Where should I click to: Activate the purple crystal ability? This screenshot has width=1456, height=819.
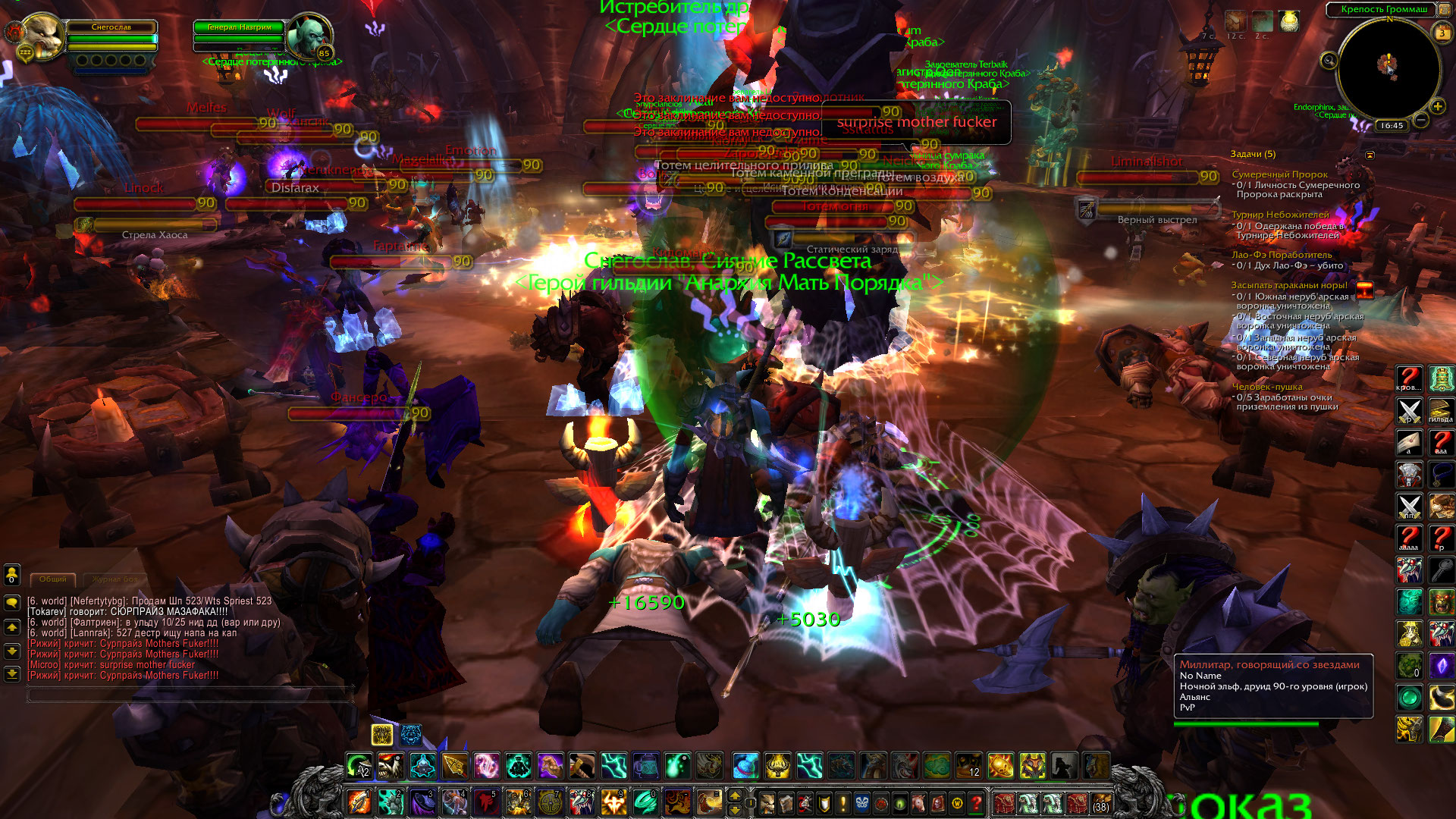click(1441, 666)
